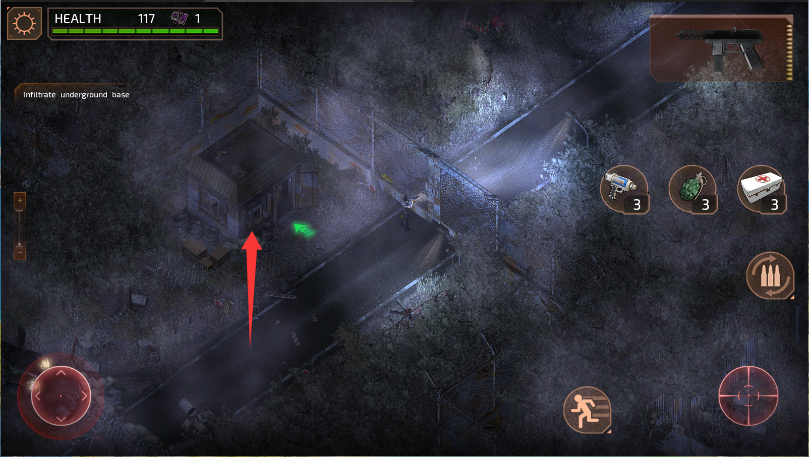Activate the running man sprint button
This screenshot has width=809, height=457.
[586, 408]
